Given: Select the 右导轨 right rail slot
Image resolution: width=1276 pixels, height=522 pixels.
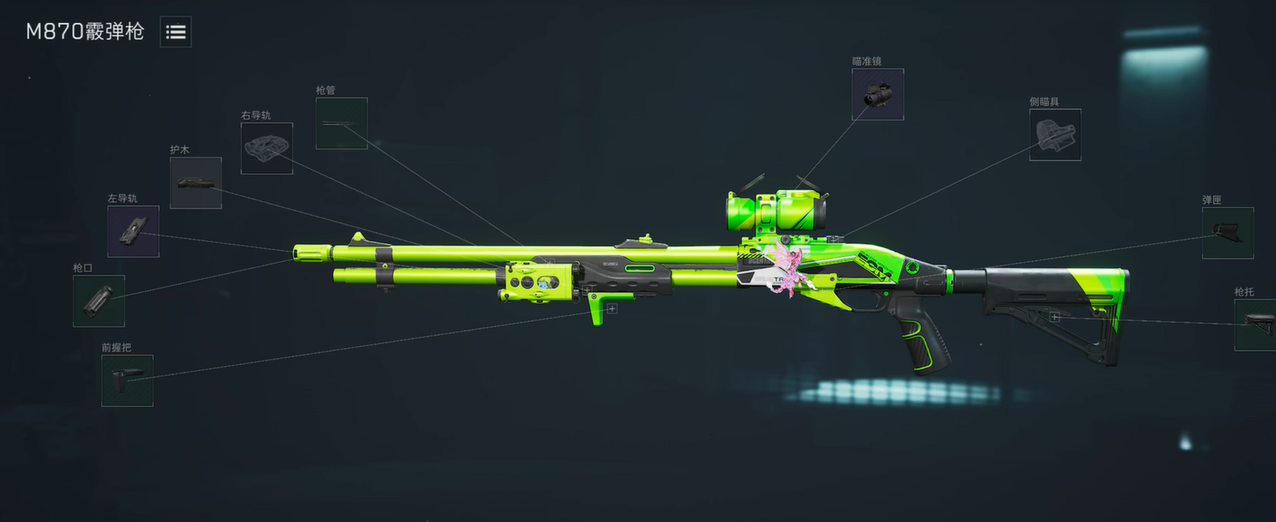Looking at the screenshot, I should (267, 148).
